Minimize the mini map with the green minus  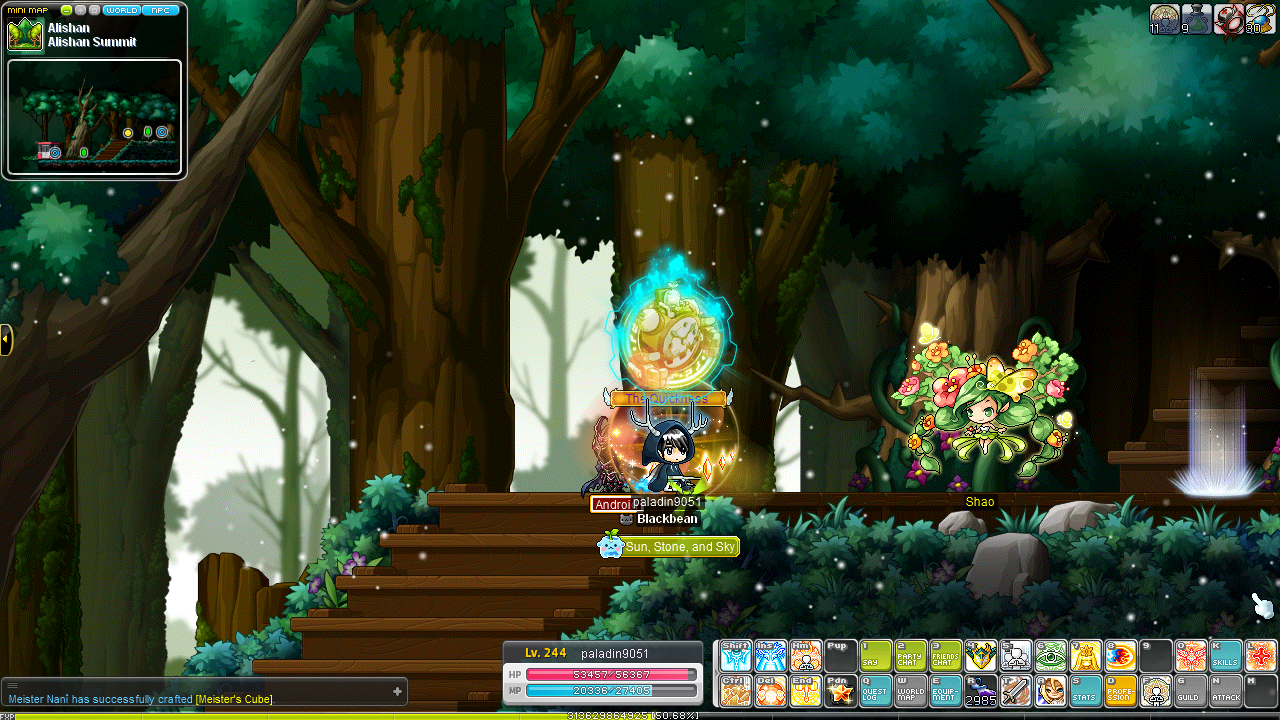(67, 10)
